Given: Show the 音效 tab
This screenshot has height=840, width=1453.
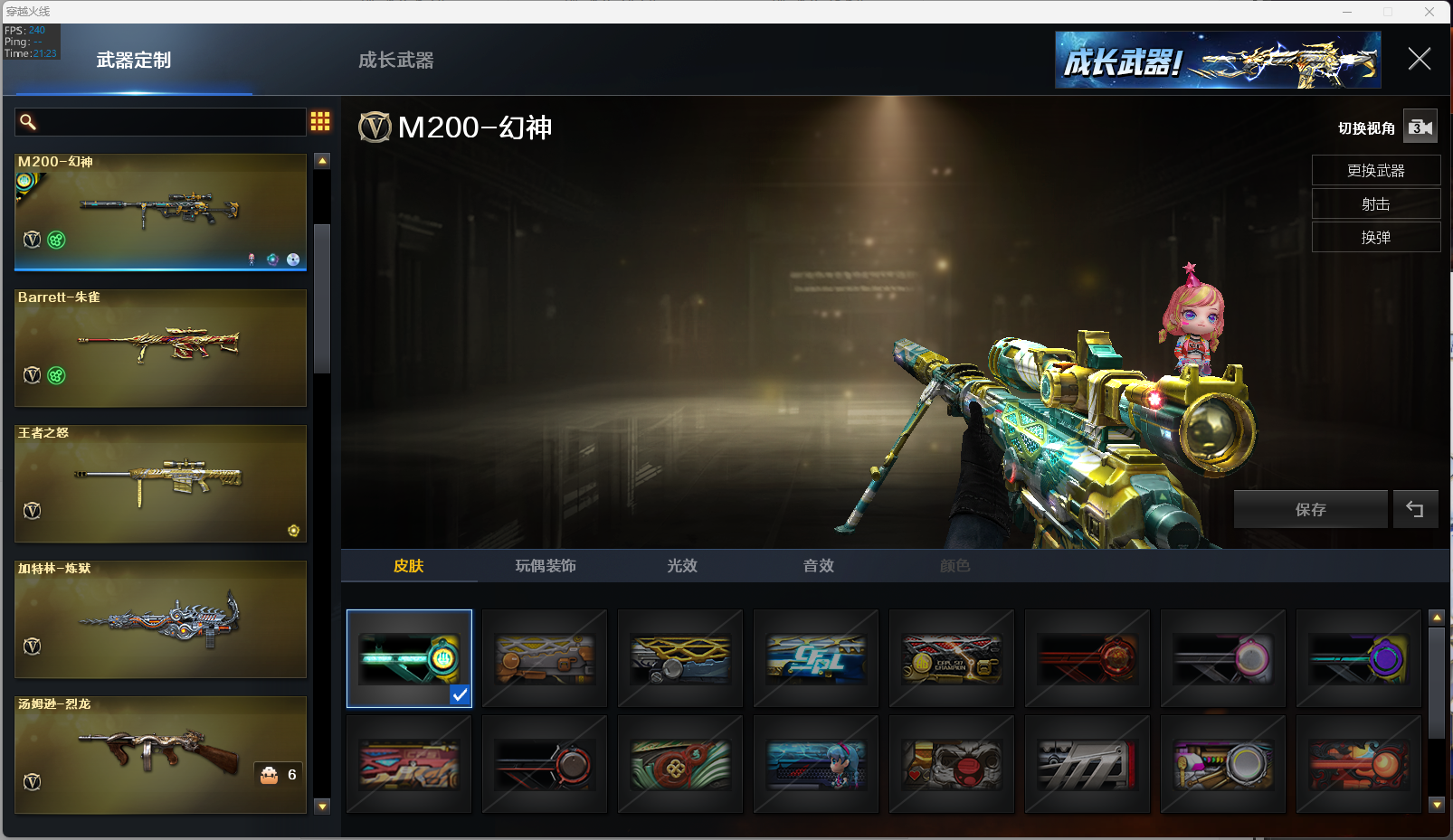Looking at the screenshot, I should pyautogui.click(x=819, y=566).
